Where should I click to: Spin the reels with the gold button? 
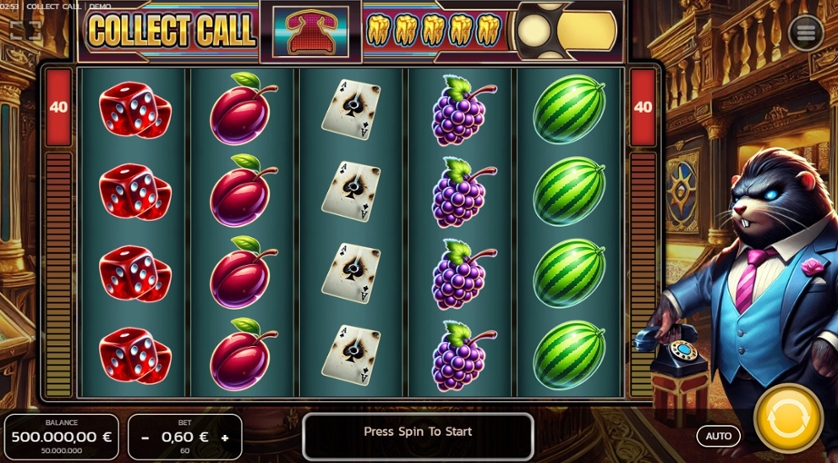(789, 417)
